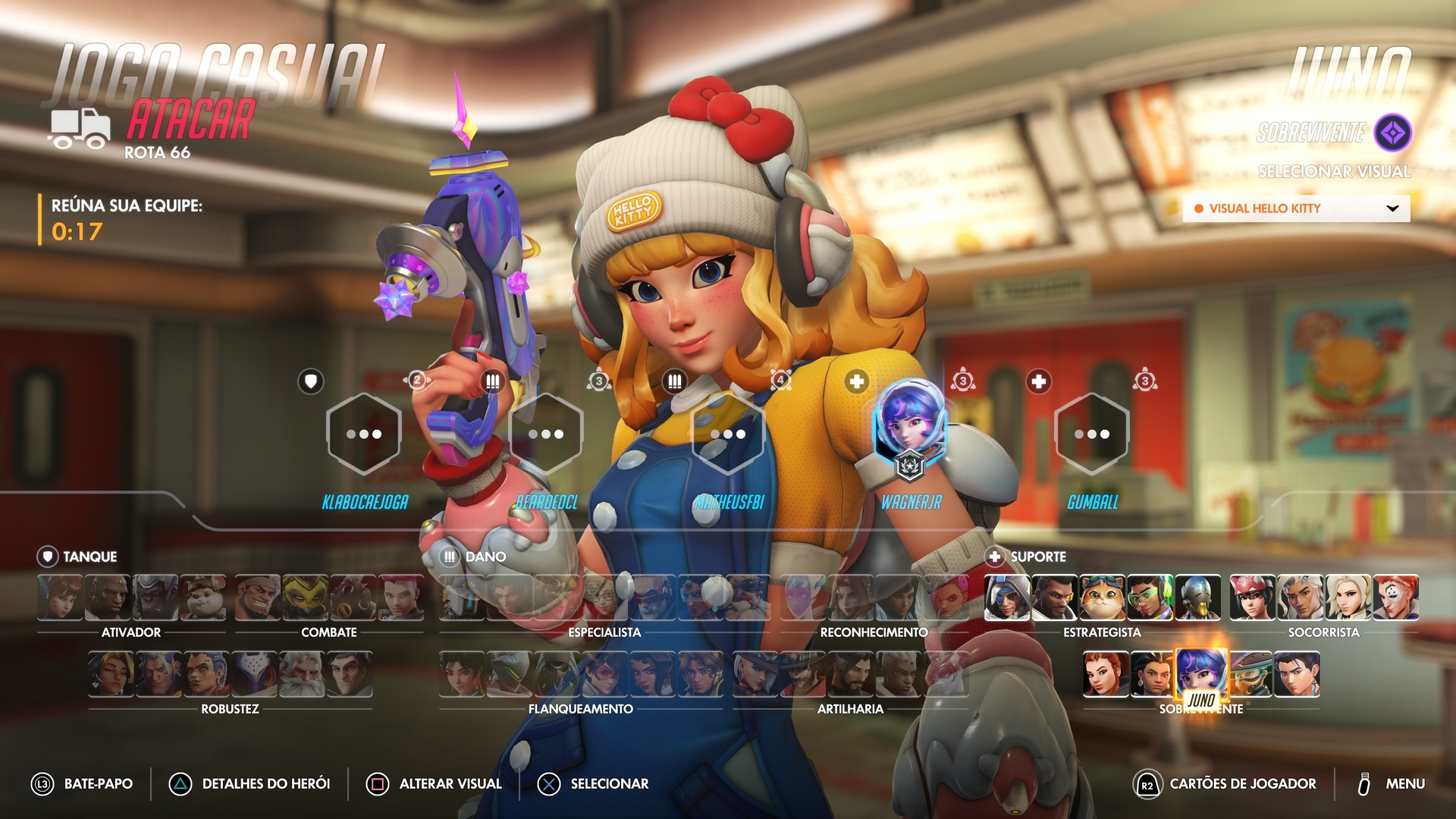
Task: Choose Reinhardt's white-bearded portrait
Action: (302, 674)
